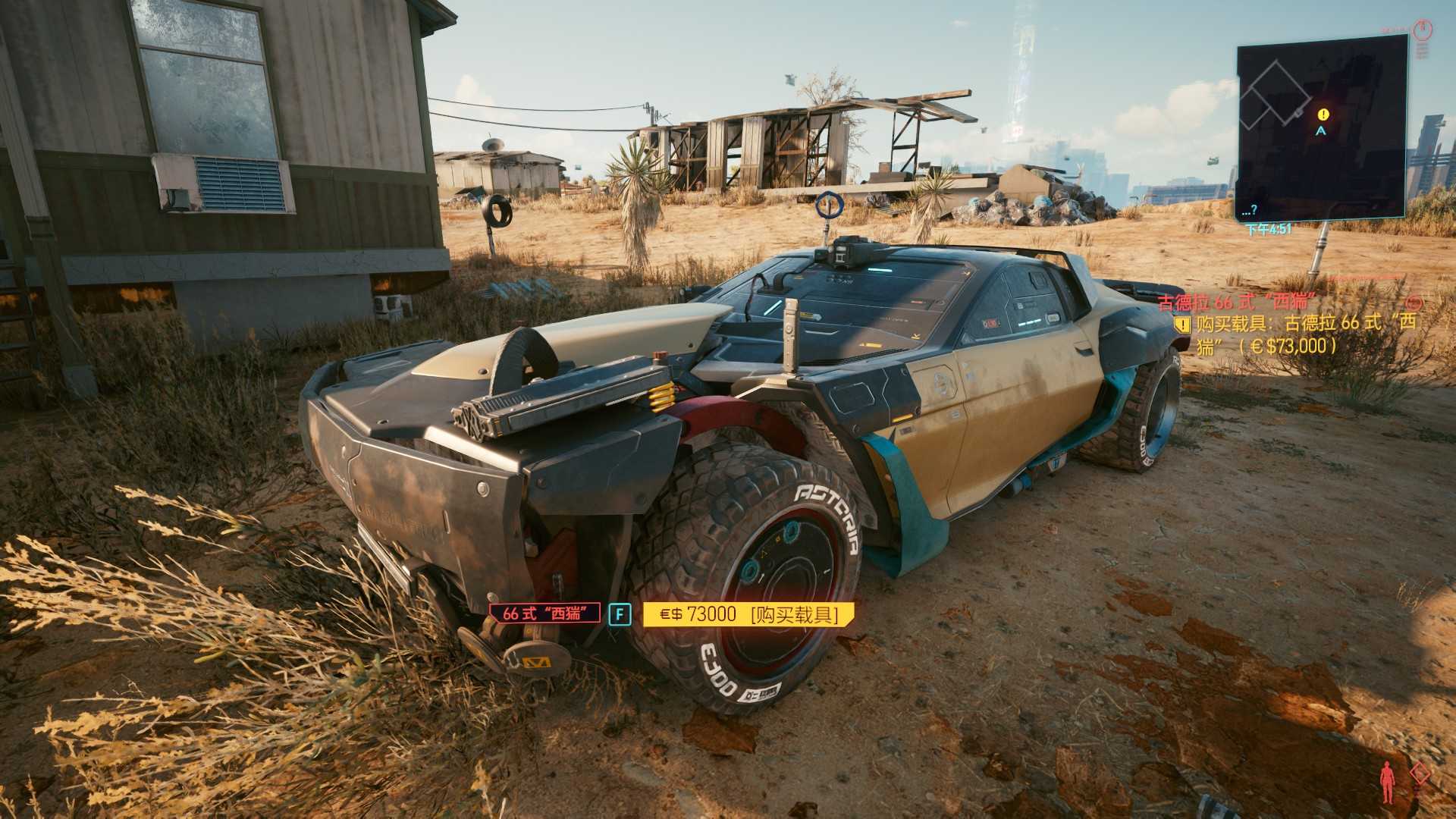Image resolution: width=1456 pixels, height=819 pixels.
Task: Open the 购买载具 quest objective tracker
Action: (1298, 334)
